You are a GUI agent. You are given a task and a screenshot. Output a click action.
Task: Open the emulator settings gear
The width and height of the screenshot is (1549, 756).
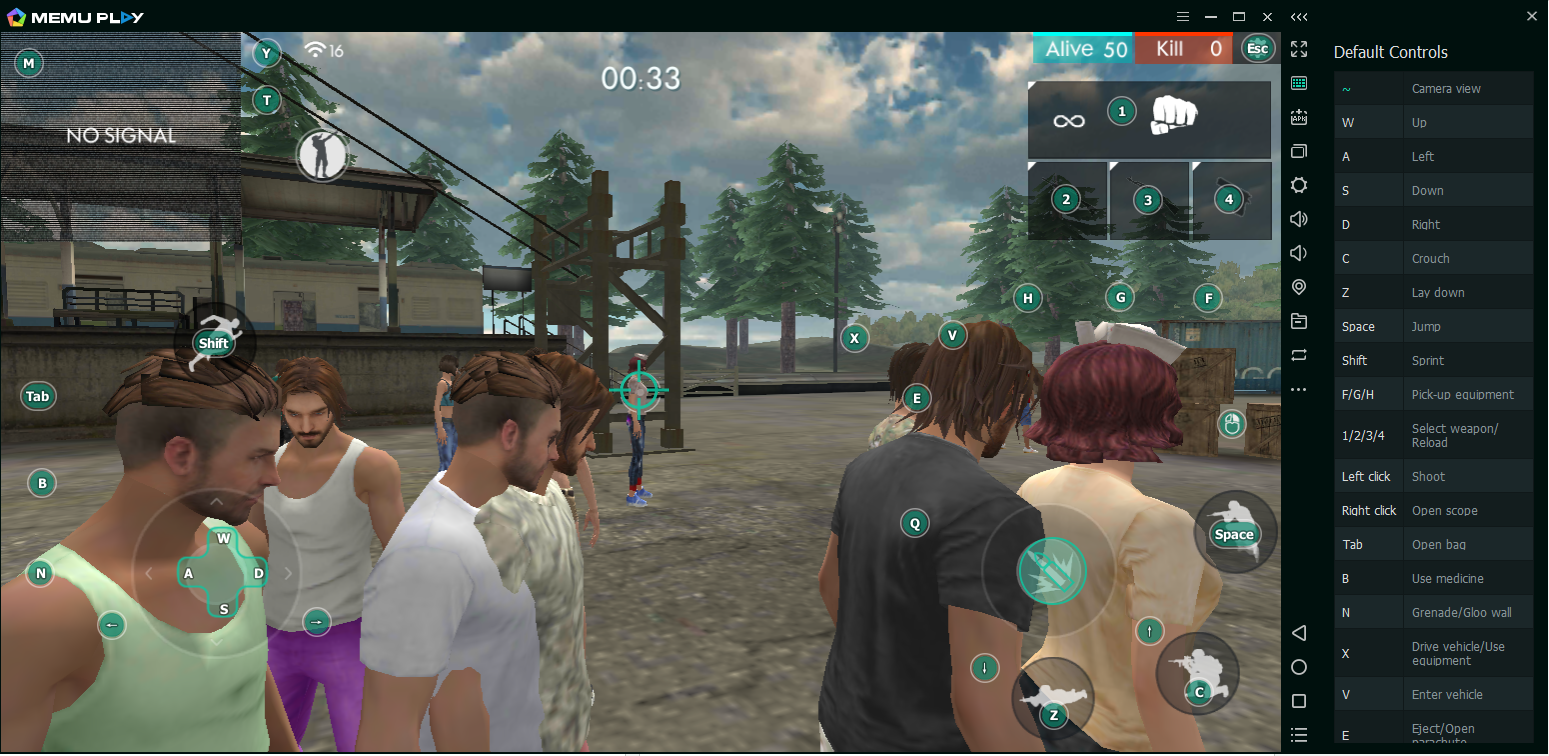(x=1299, y=185)
